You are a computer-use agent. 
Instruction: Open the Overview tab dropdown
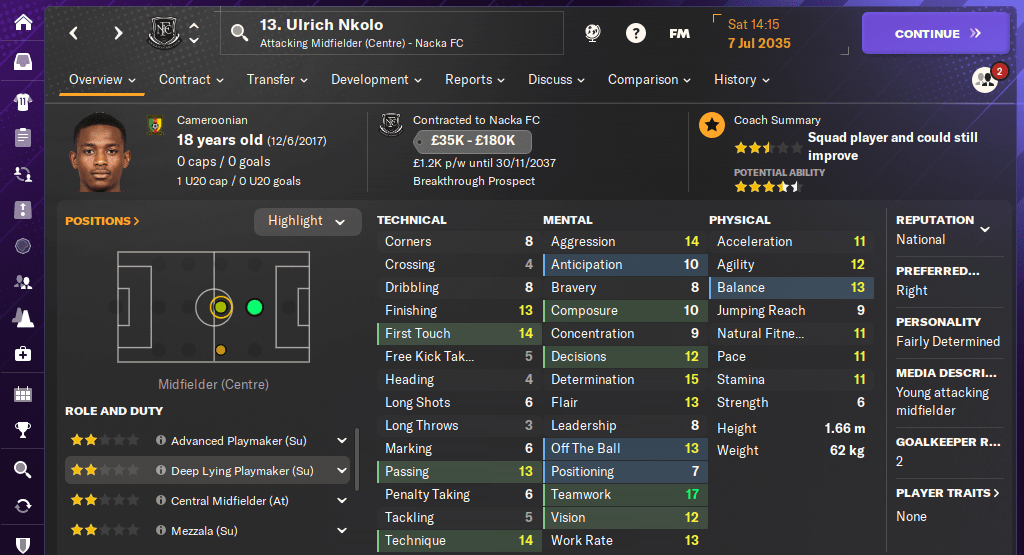point(103,80)
